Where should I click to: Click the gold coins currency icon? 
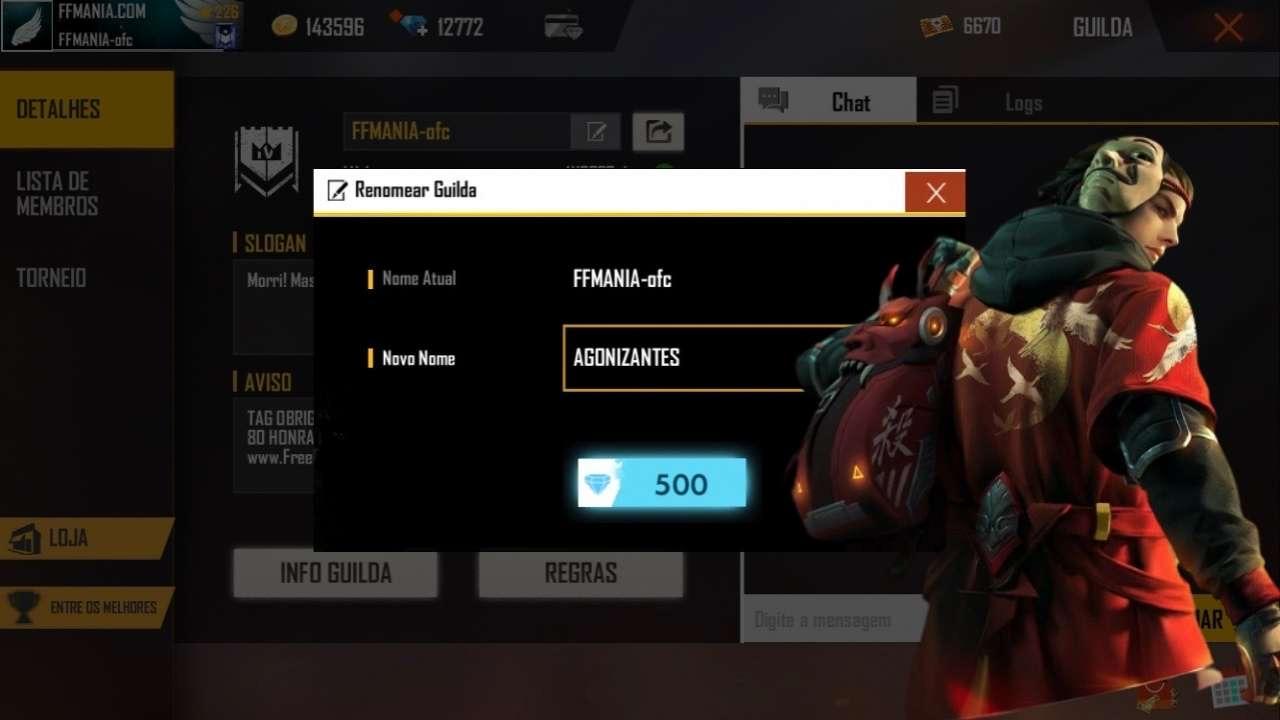pyautogui.click(x=285, y=25)
